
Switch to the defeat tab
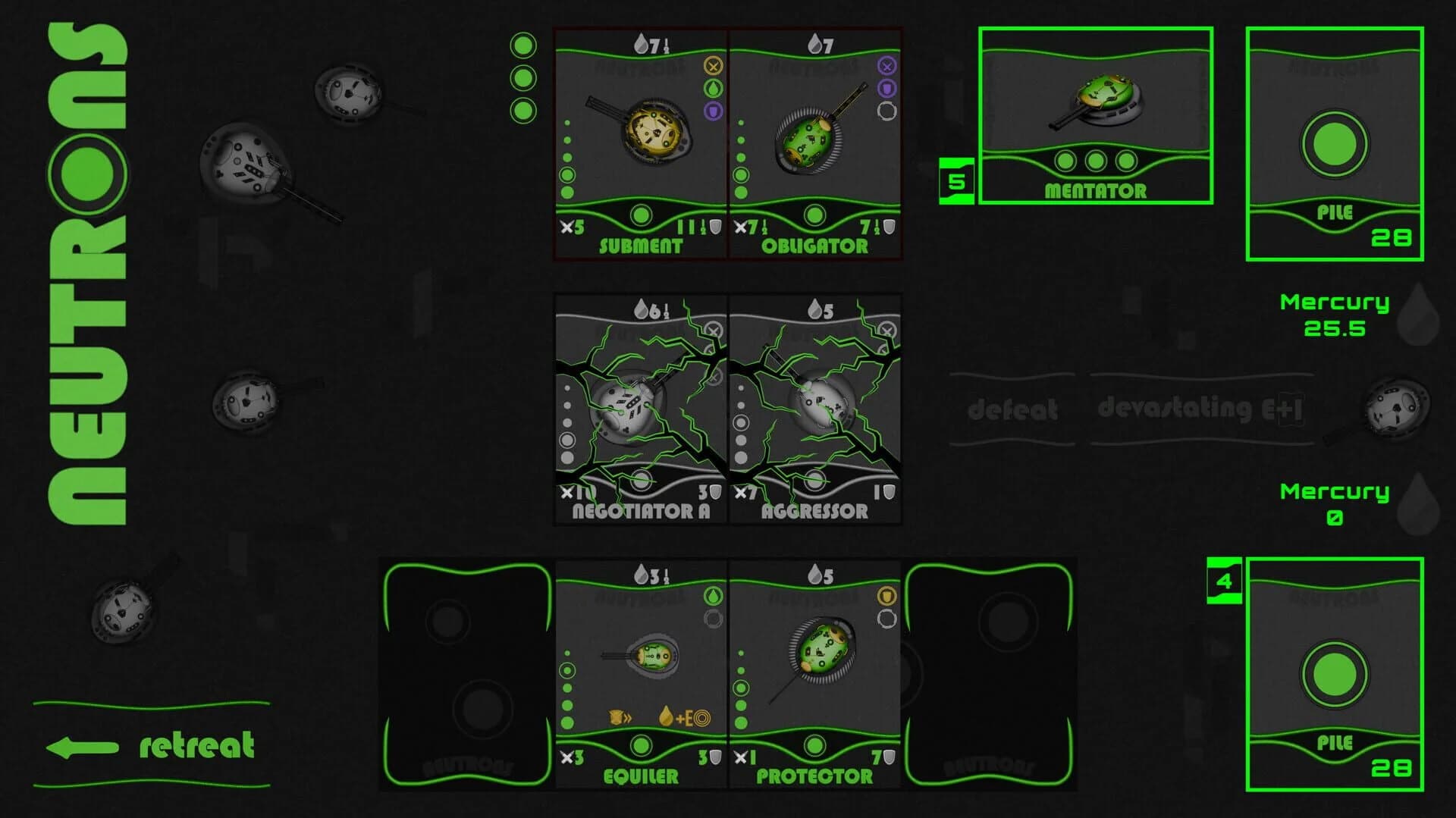coord(1012,410)
